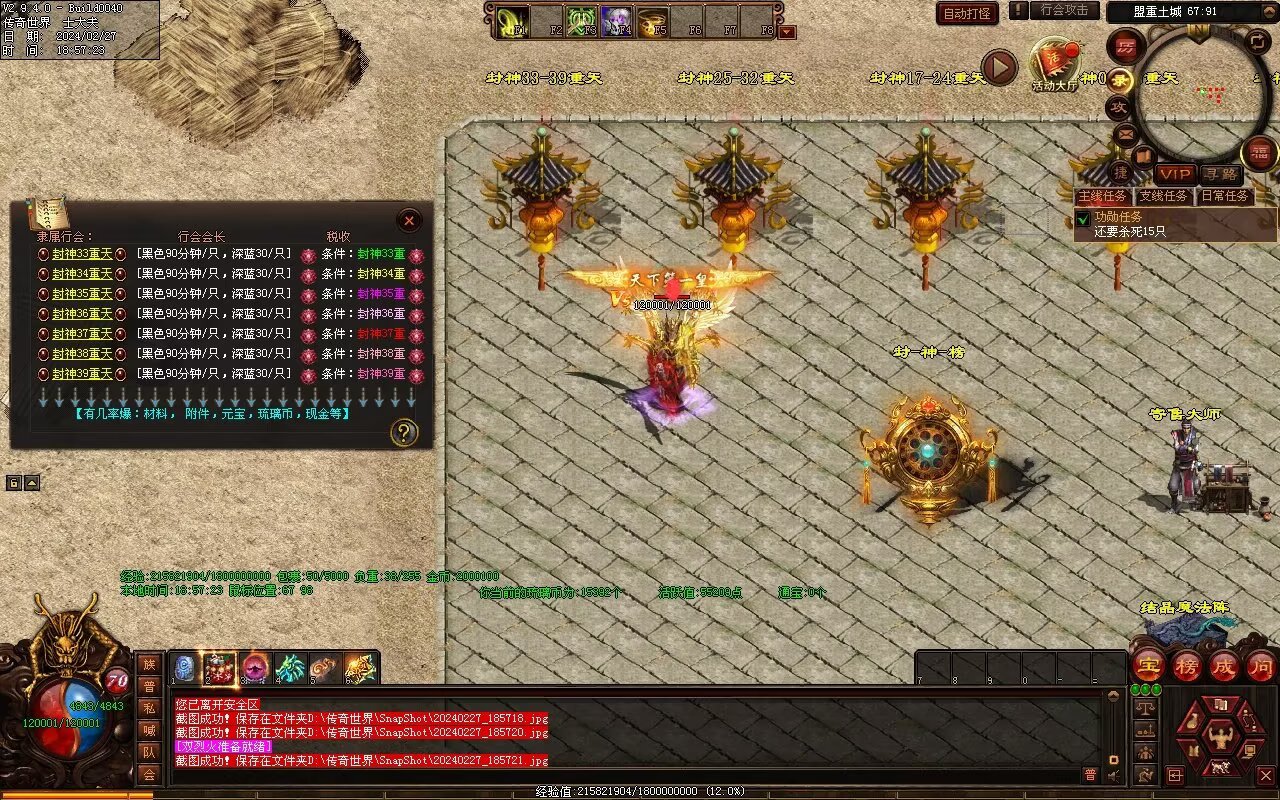Select the 私 private chat channel tab
The height and width of the screenshot is (800, 1280).
click(x=149, y=708)
